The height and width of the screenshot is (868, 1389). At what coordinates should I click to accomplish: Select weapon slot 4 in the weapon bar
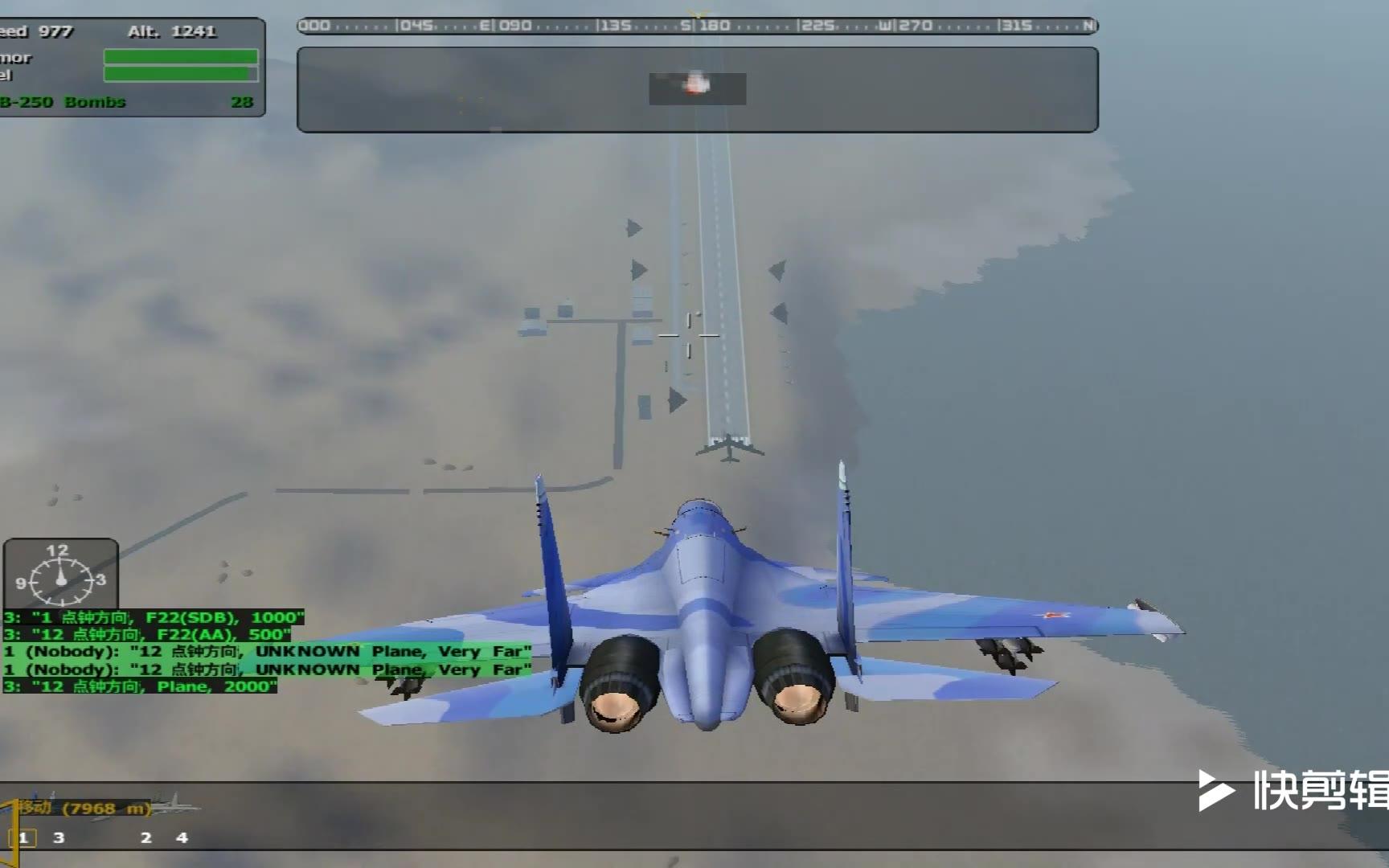tap(181, 837)
